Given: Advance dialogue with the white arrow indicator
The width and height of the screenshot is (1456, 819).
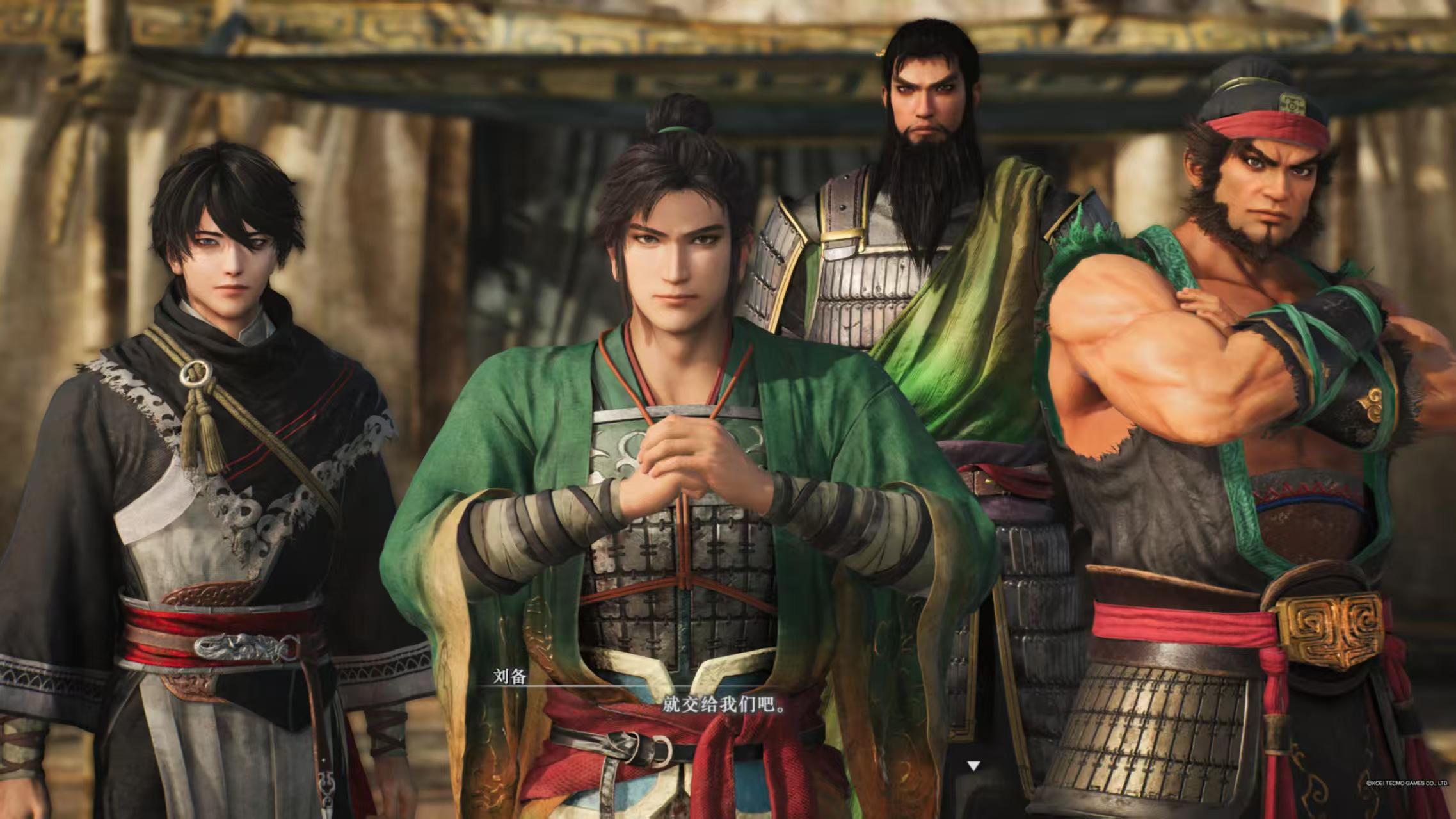Looking at the screenshot, I should point(973,765).
